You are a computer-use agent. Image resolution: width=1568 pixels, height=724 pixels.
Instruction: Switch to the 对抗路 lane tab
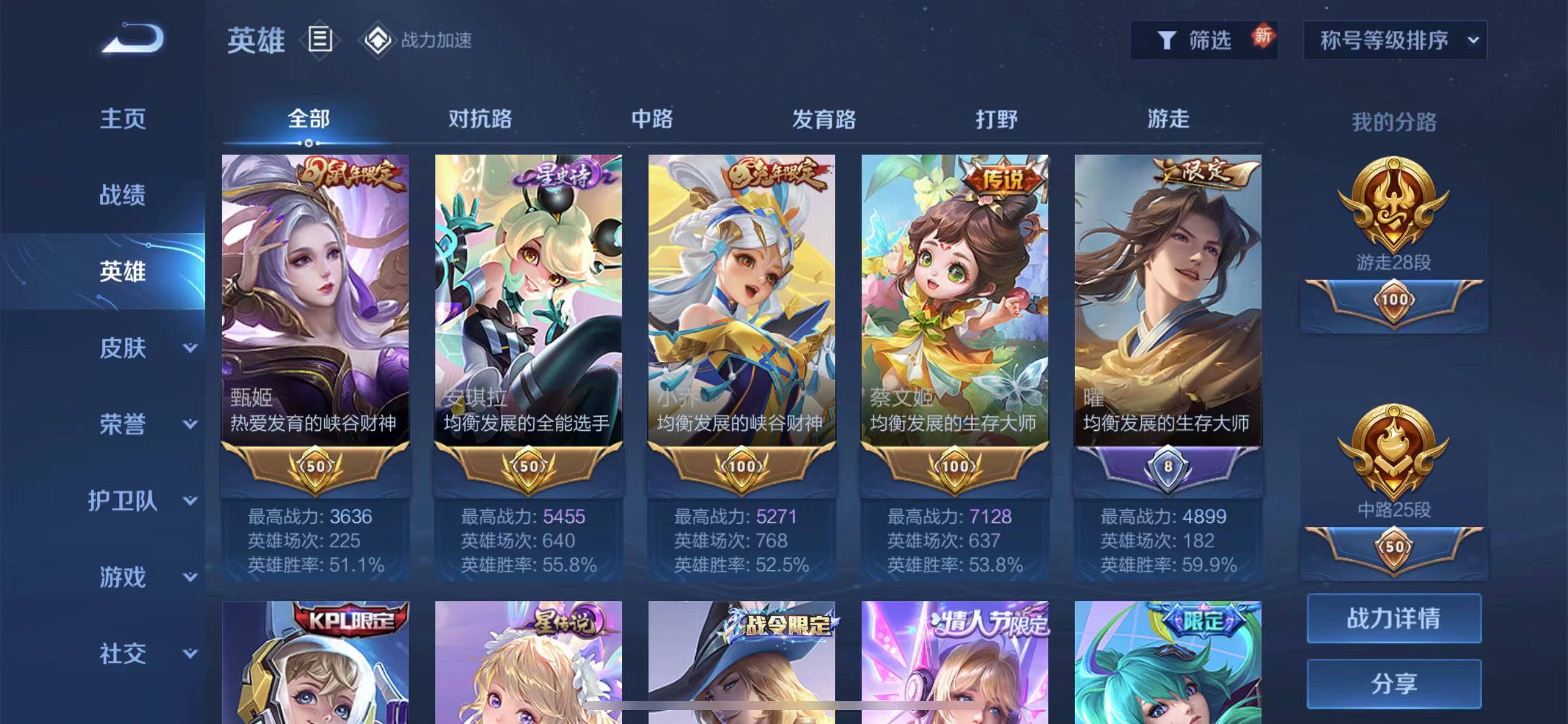tap(480, 119)
